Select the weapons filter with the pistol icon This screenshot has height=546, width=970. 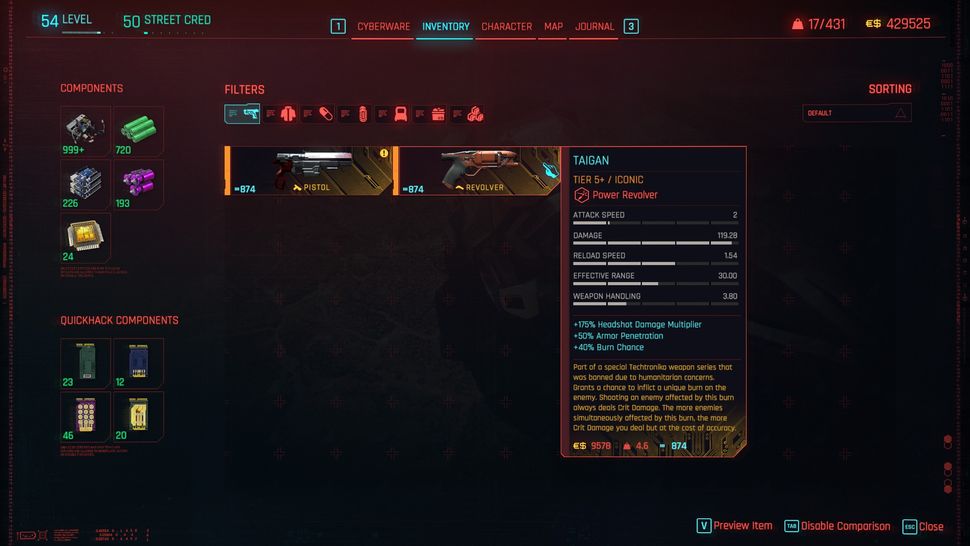click(242, 114)
